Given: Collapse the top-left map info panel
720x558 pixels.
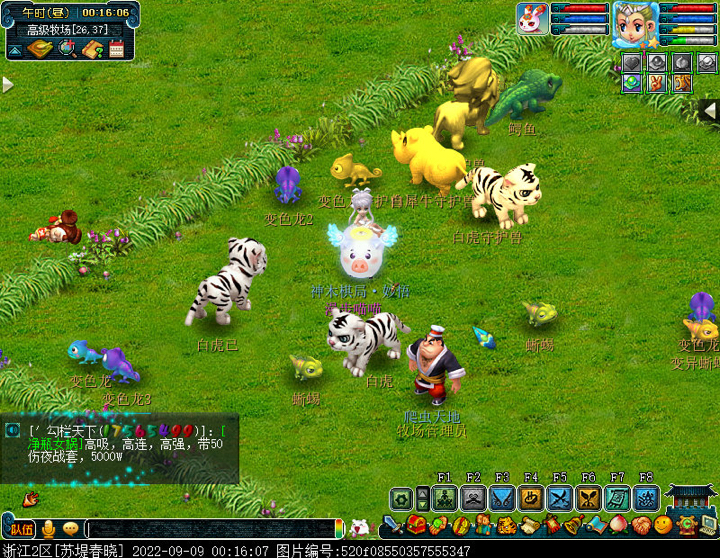Looking at the screenshot, I should 16,49.
